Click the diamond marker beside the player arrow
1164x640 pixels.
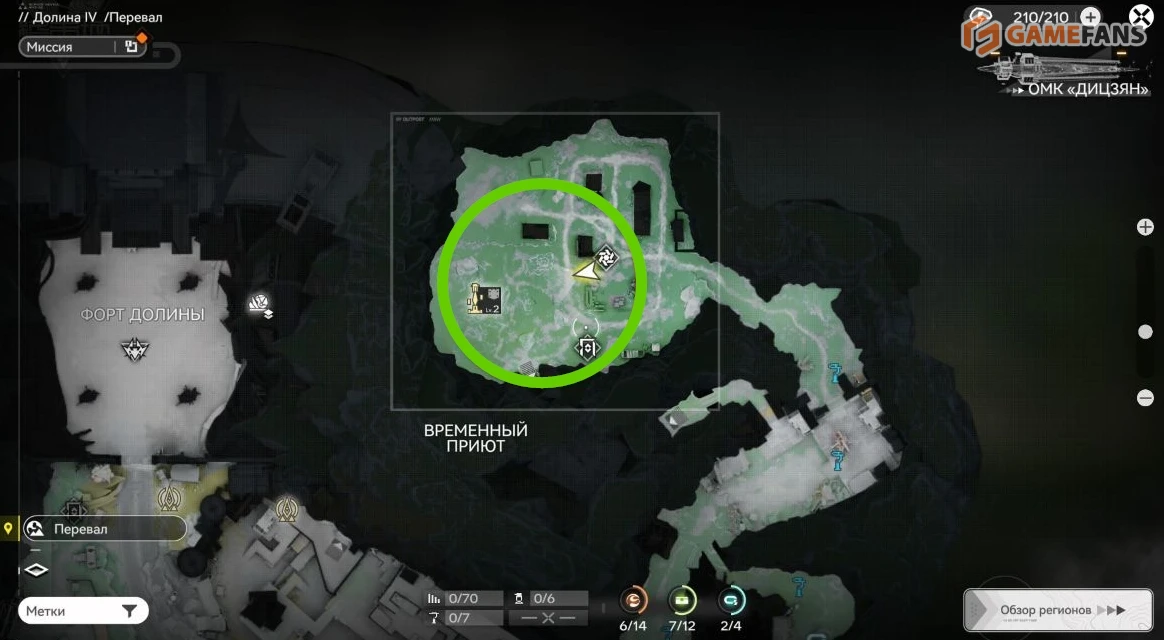click(606, 257)
